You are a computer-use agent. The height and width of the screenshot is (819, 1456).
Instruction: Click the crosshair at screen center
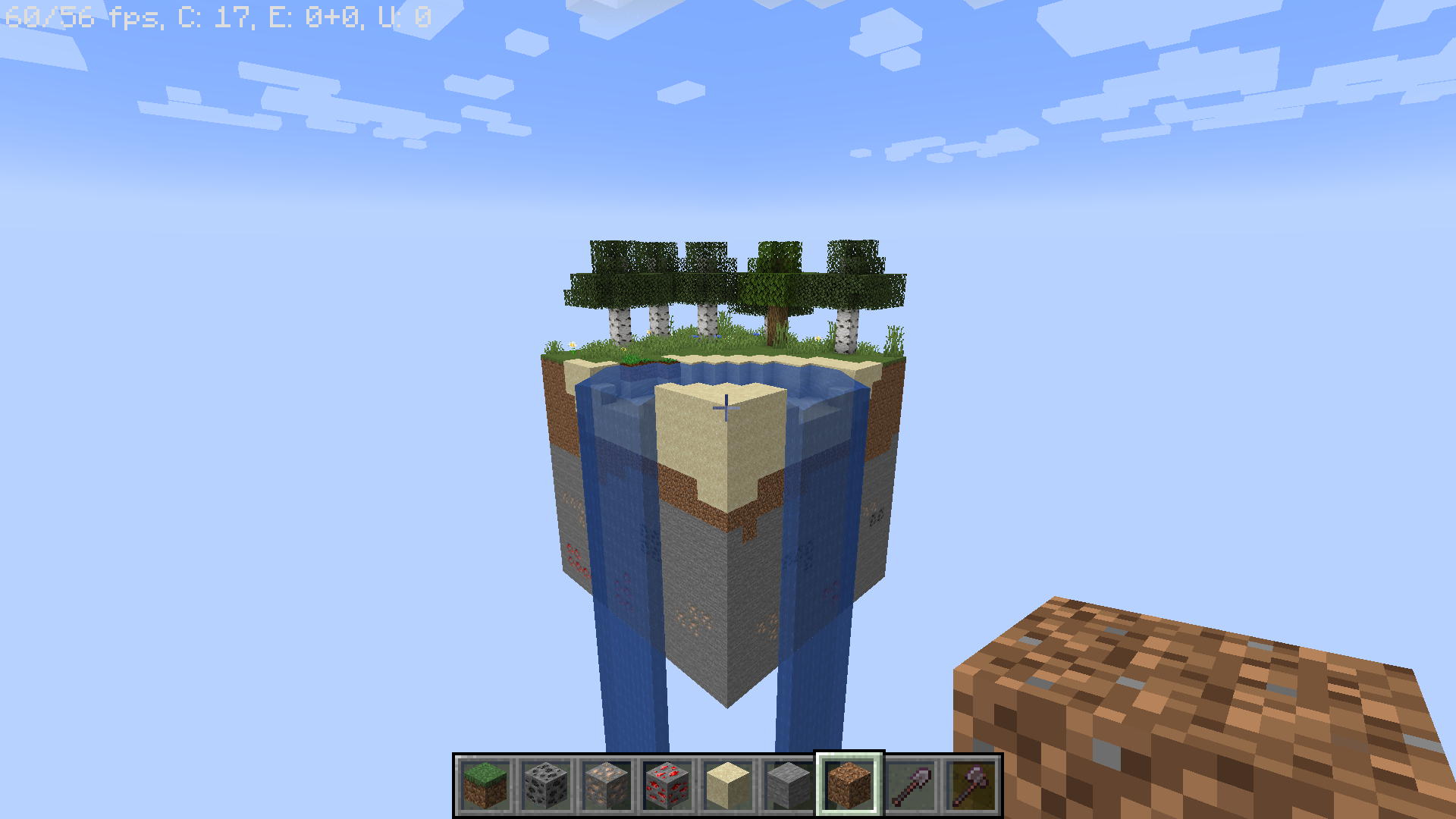click(x=728, y=409)
